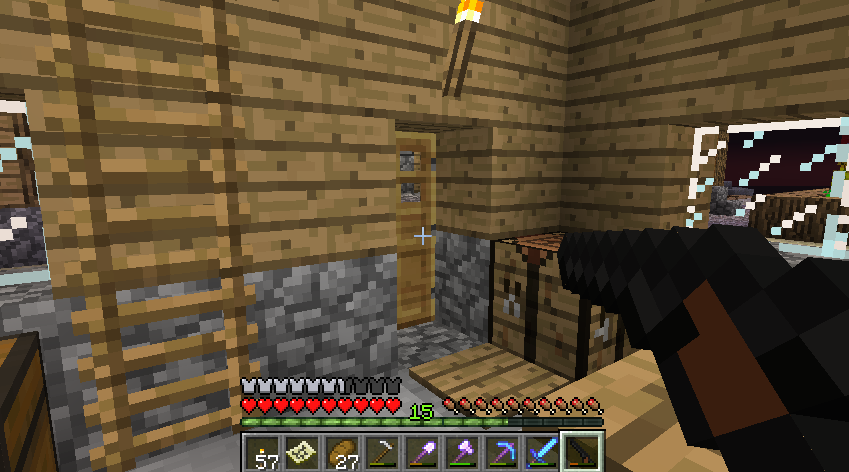Image resolution: width=849 pixels, height=472 pixels.
Task: Select the enchanted axe slot
Action: click(463, 453)
